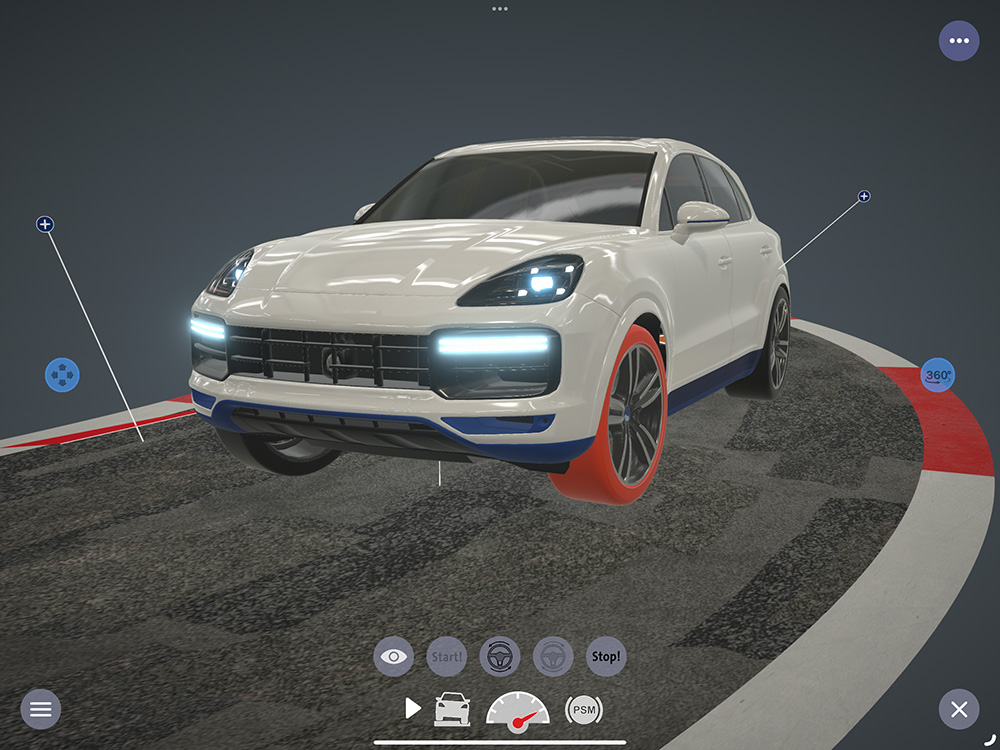Select the car front-view icon
Image resolution: width=1000 pixels, height=750 pixels.
pyautogui.click(x=452, y=709)
